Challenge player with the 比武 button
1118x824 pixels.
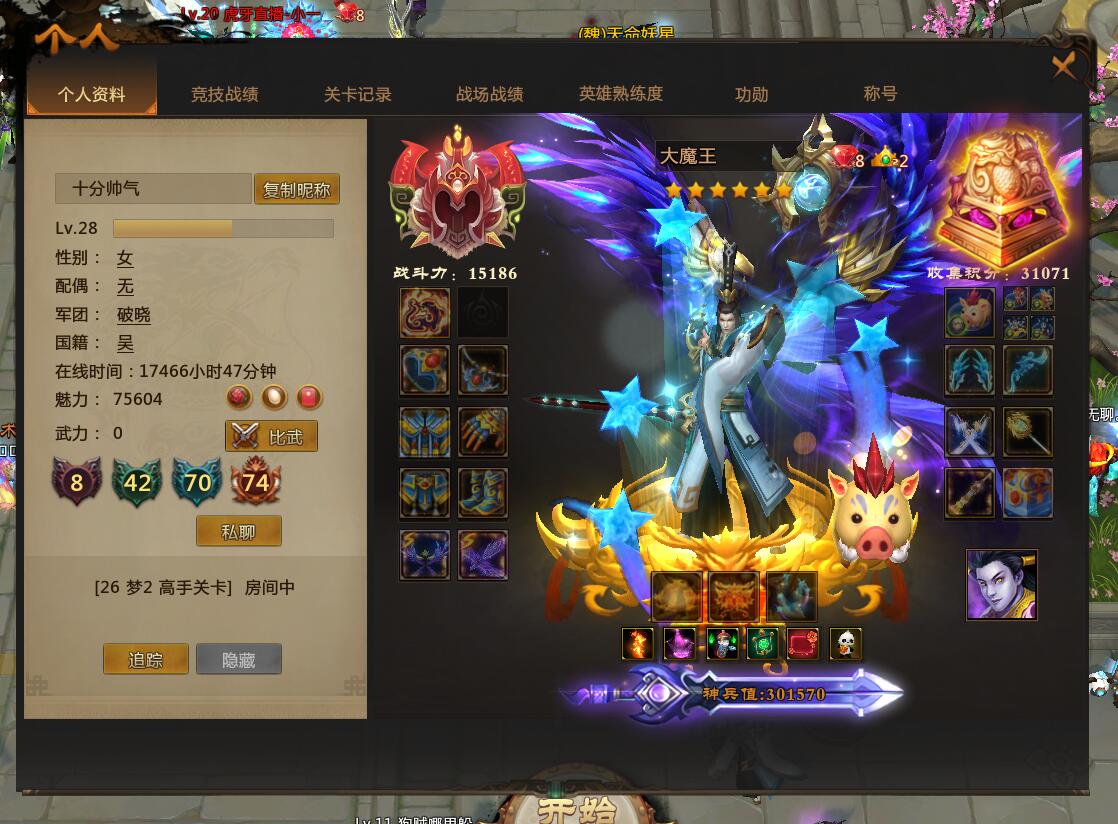point(271,436)
